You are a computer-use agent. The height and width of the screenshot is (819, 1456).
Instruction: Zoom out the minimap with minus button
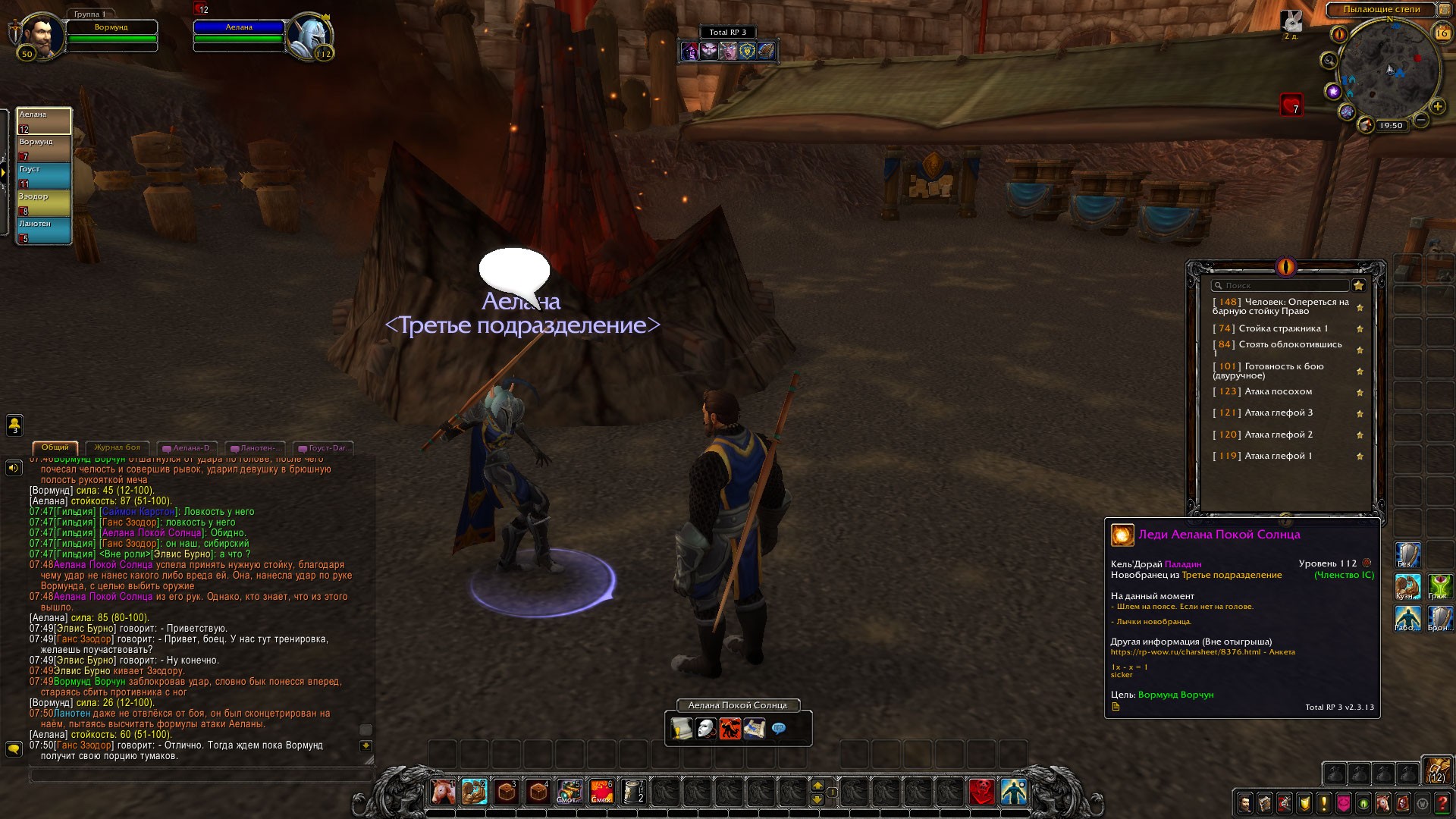tap(1422, 120)
